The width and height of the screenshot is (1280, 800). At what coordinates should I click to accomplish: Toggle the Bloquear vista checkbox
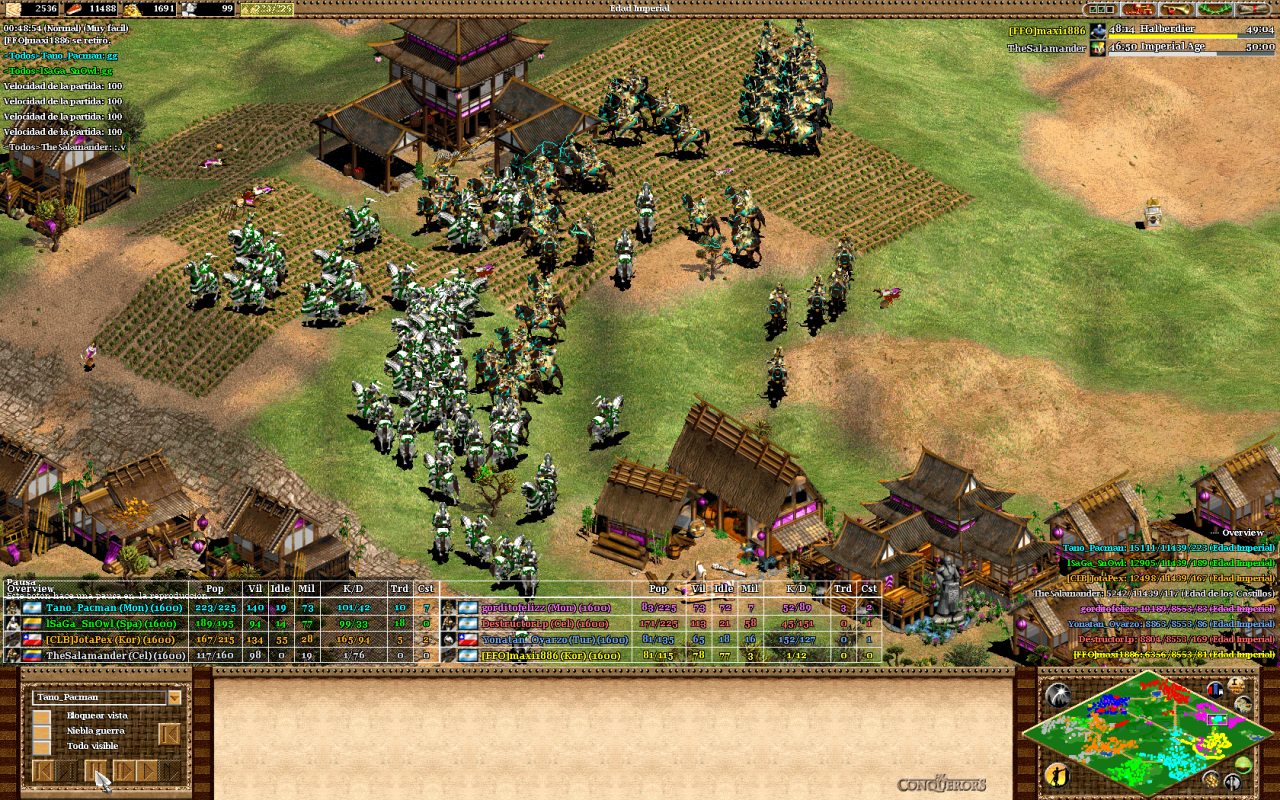42,716
